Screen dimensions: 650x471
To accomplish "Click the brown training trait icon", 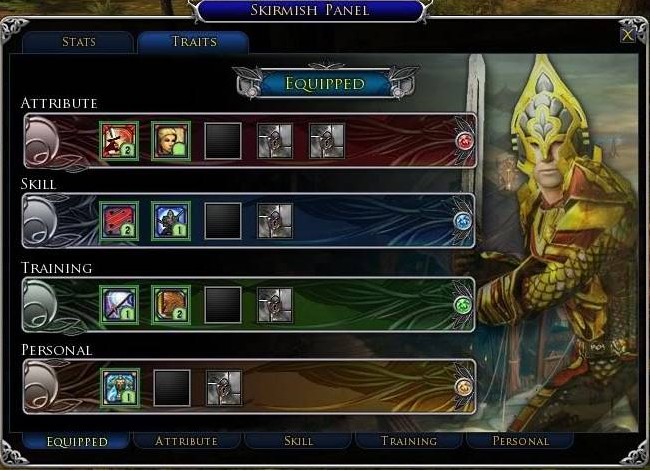I will (171, 305).
